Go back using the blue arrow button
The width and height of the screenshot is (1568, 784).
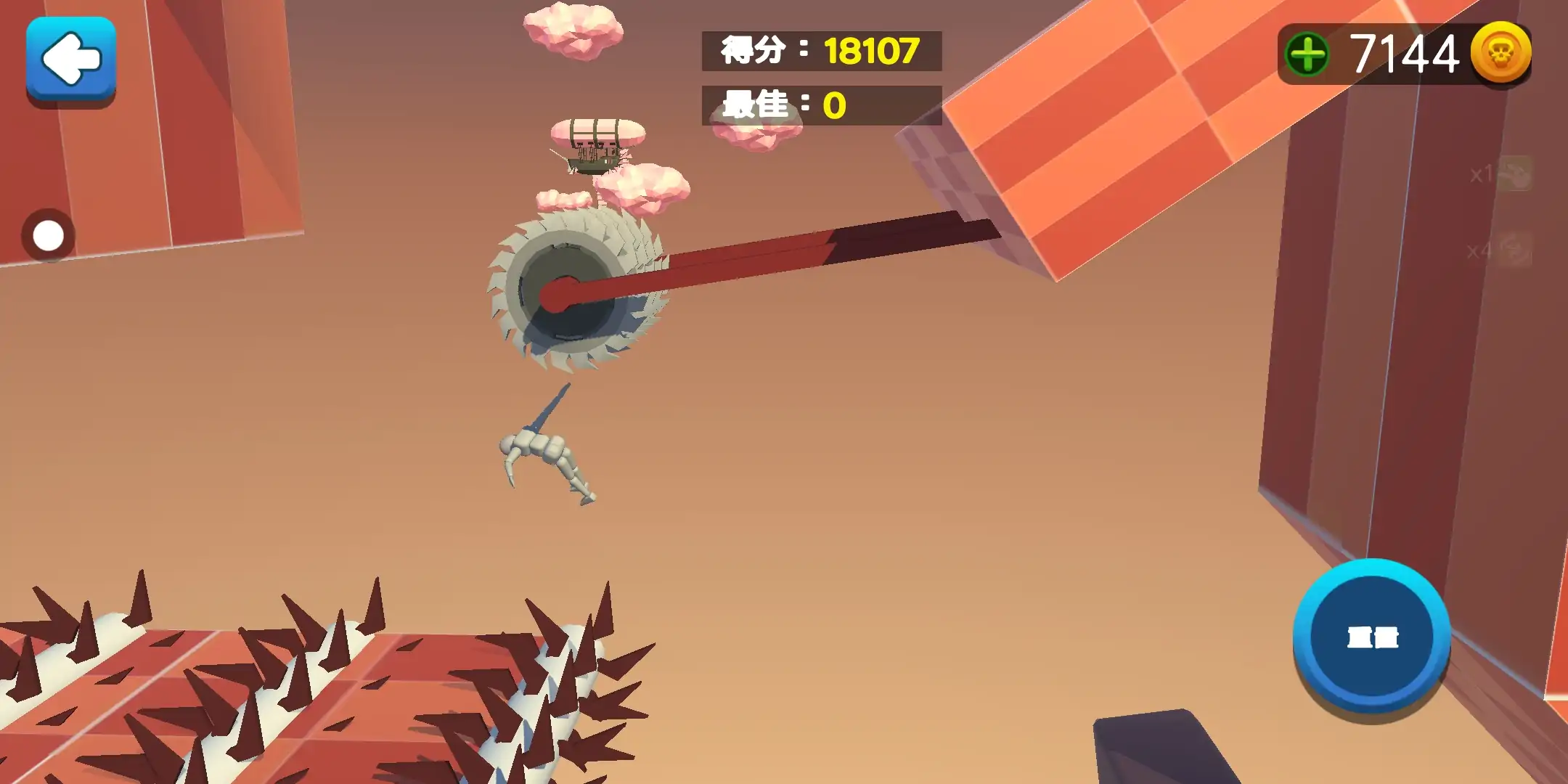(x=71, y=60)
